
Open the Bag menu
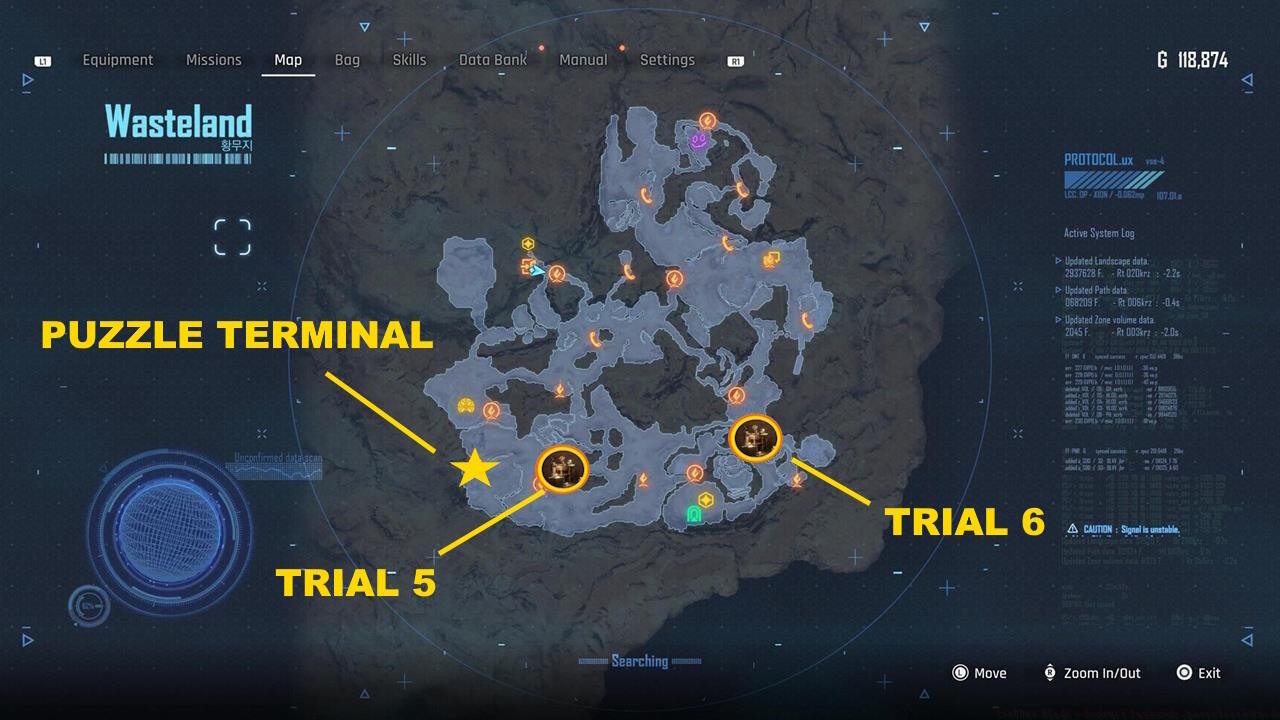(347, 60)
